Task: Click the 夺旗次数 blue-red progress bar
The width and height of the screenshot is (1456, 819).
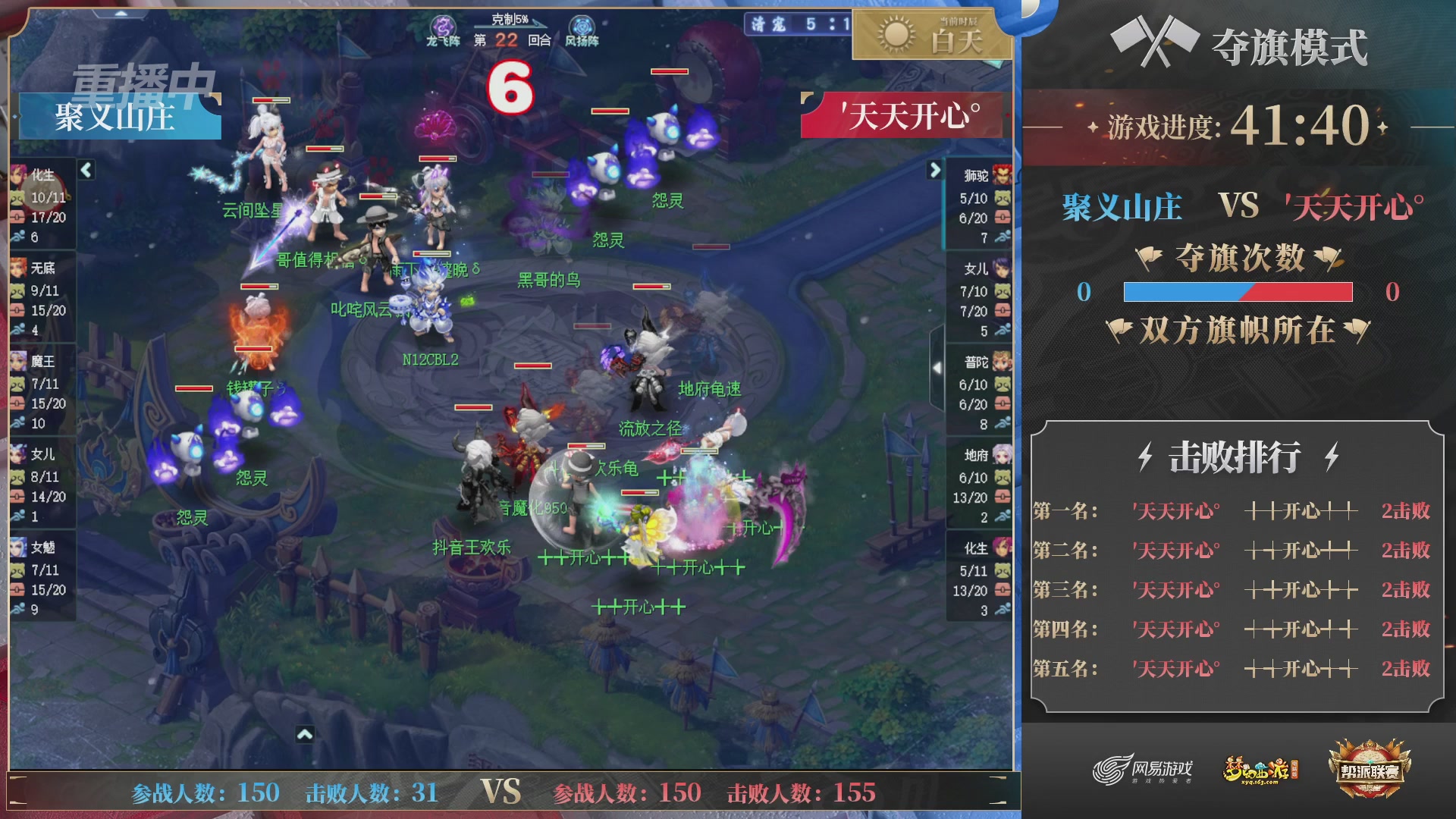Action: 1238,293
